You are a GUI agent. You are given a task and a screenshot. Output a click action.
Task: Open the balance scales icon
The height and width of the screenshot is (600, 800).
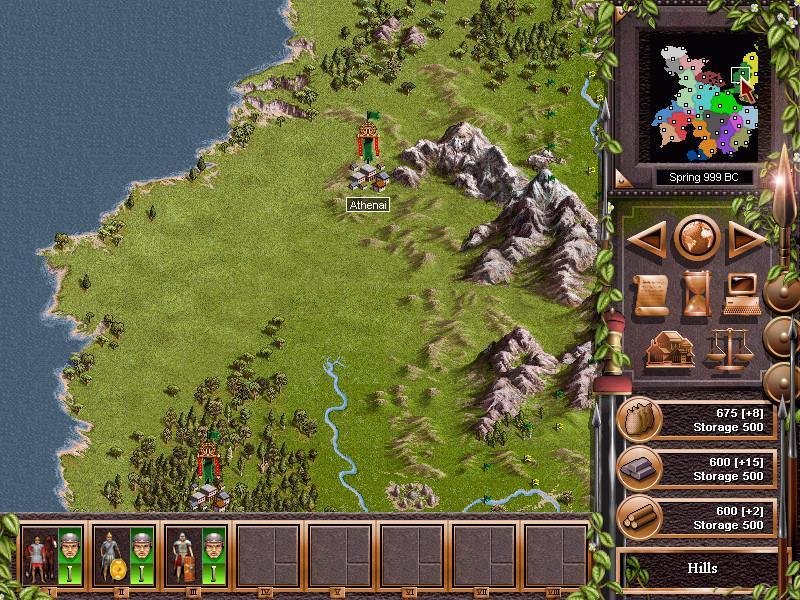pos(727,349)
